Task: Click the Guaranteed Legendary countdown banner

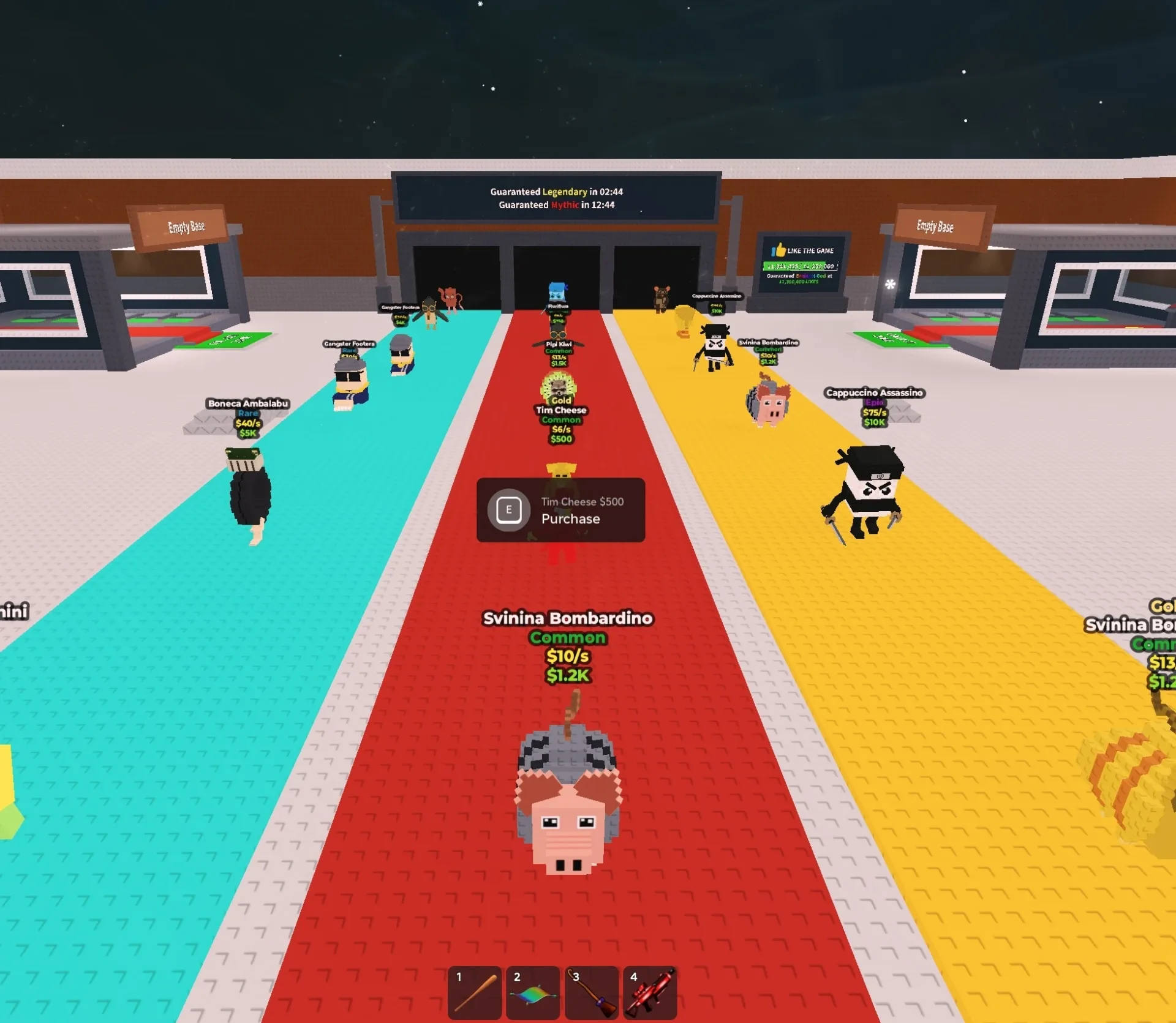Action: tap(556, 191)
